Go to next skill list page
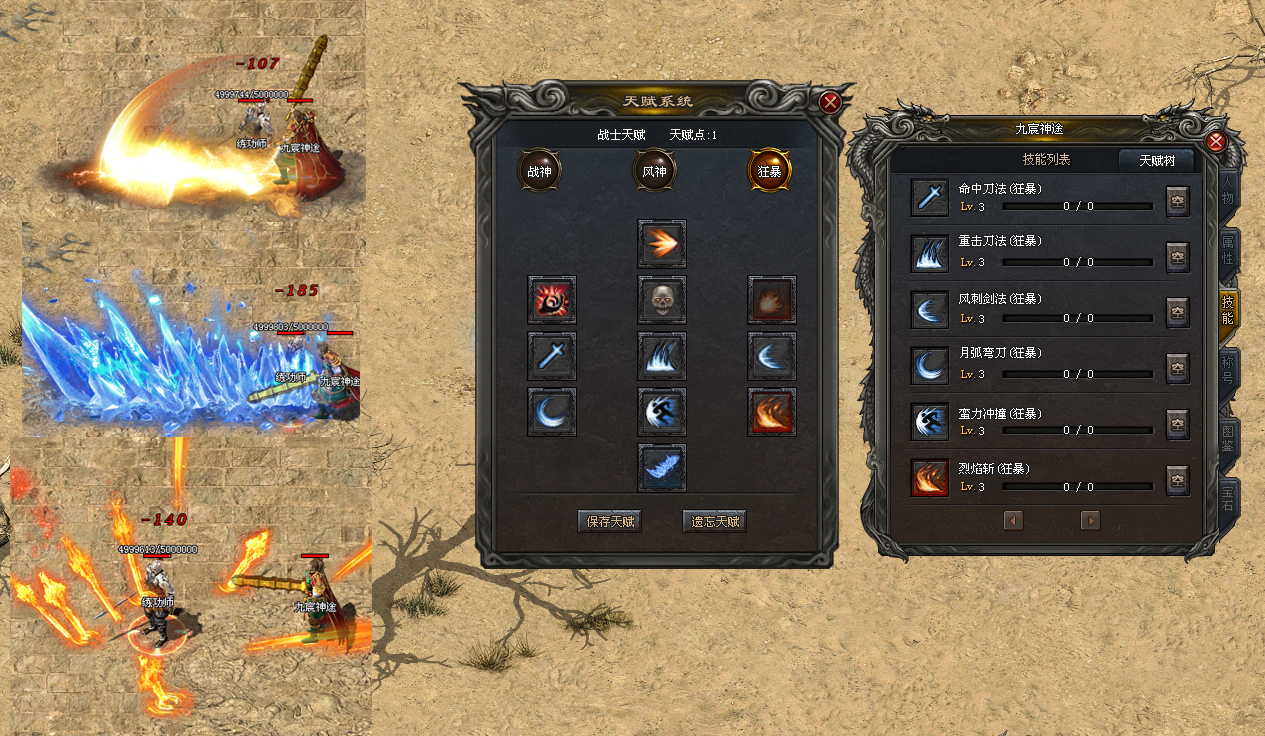 click(1090, 520)
